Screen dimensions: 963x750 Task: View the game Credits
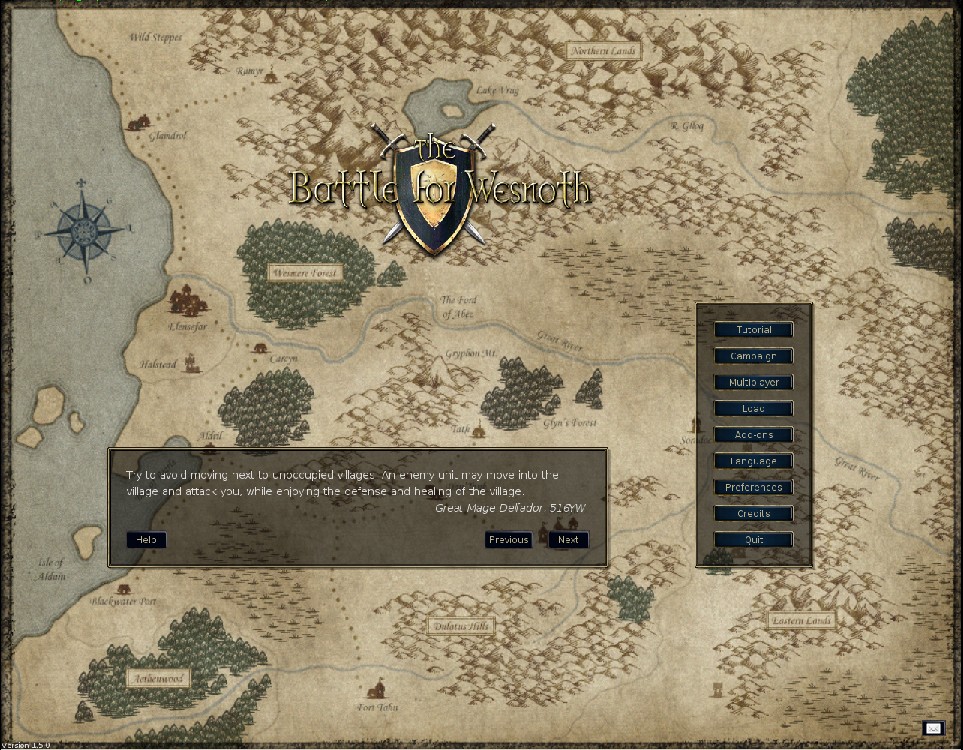(753, 513)
